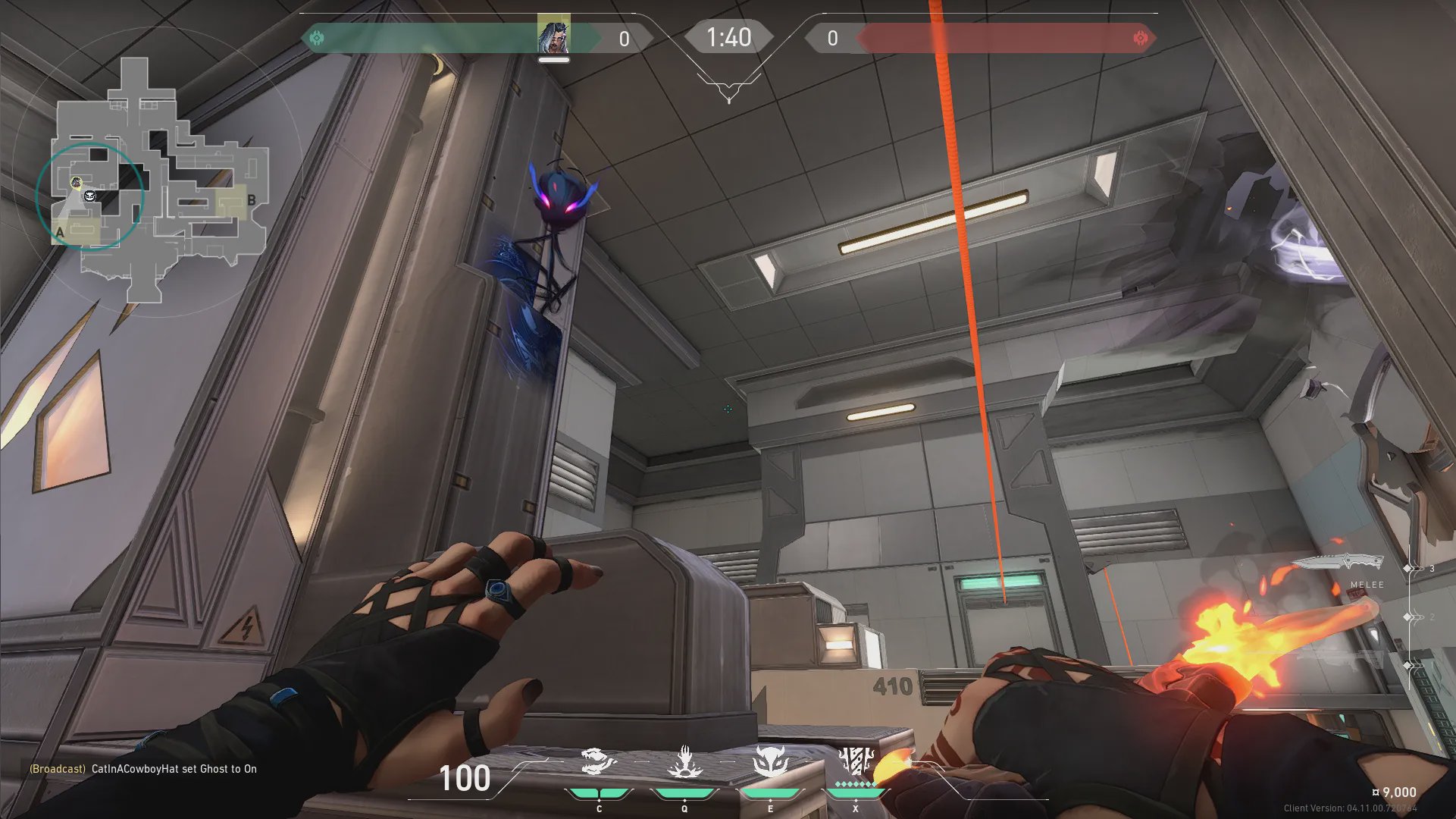Trigger the Nightfall ultimate icon
The width and height of the screenshot is (1456, 819).
[x=856, y=761]
